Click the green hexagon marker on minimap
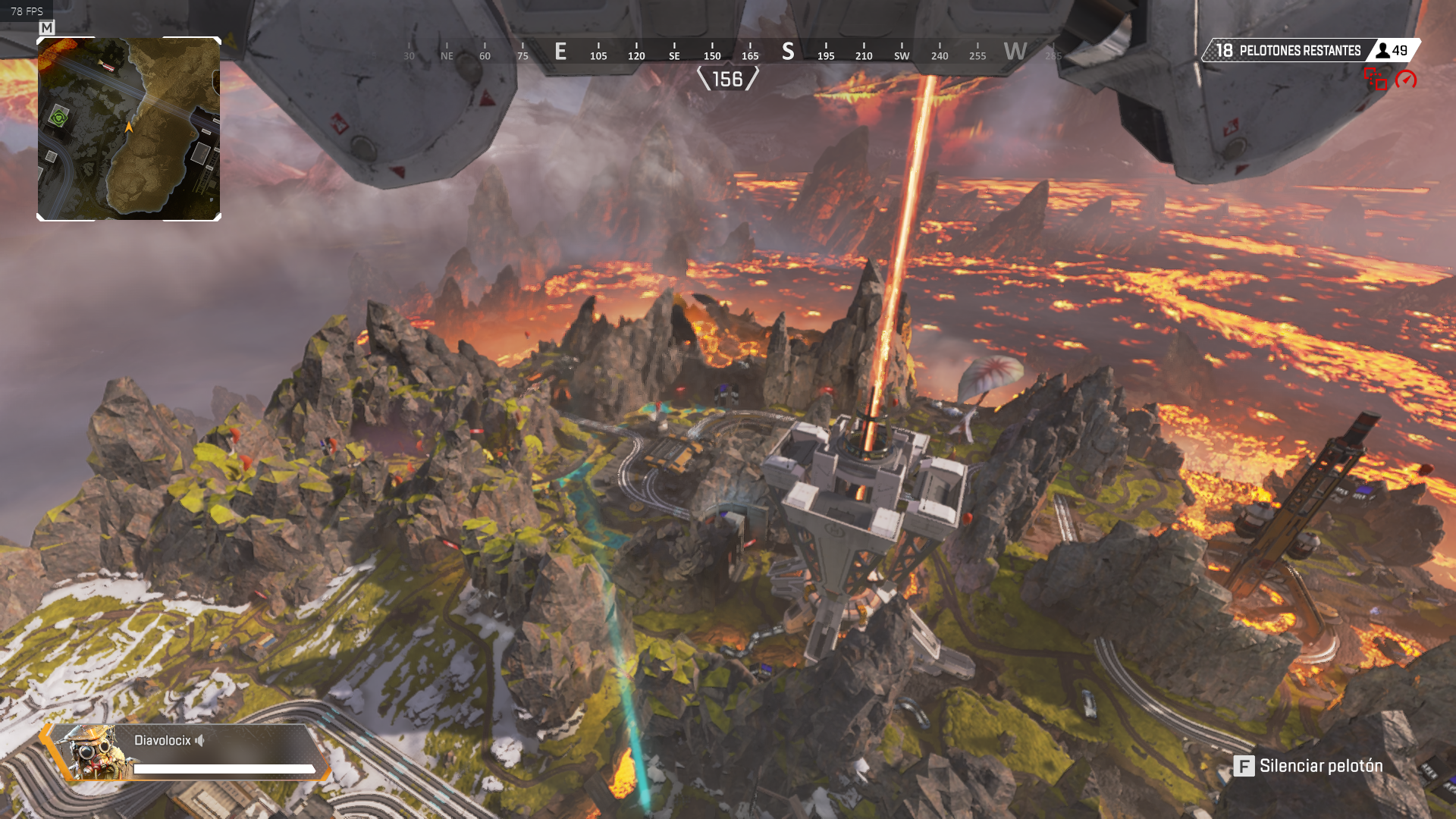This screenshot has height=819, width=1456. (x=59, y=117)
